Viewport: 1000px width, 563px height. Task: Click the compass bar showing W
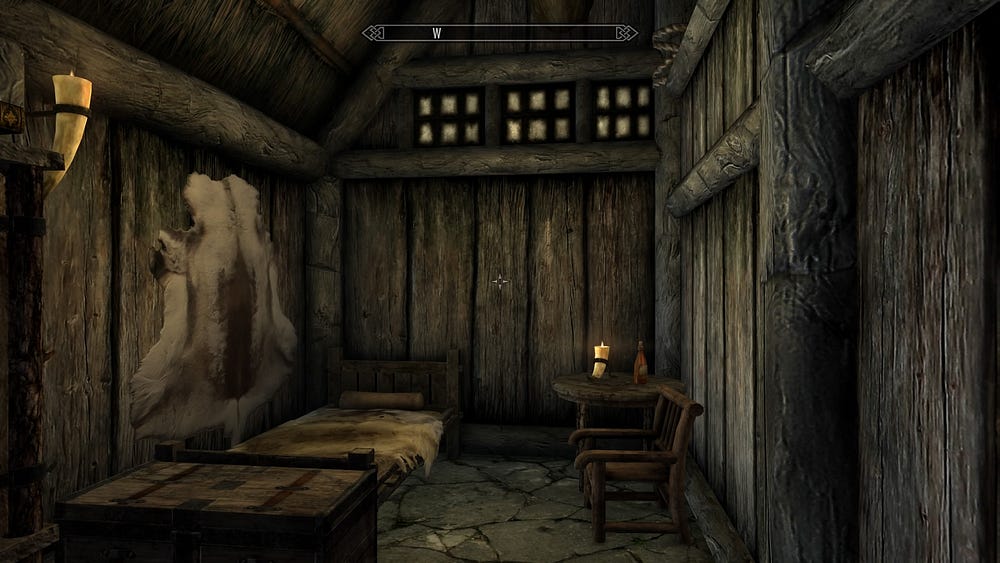499,32
